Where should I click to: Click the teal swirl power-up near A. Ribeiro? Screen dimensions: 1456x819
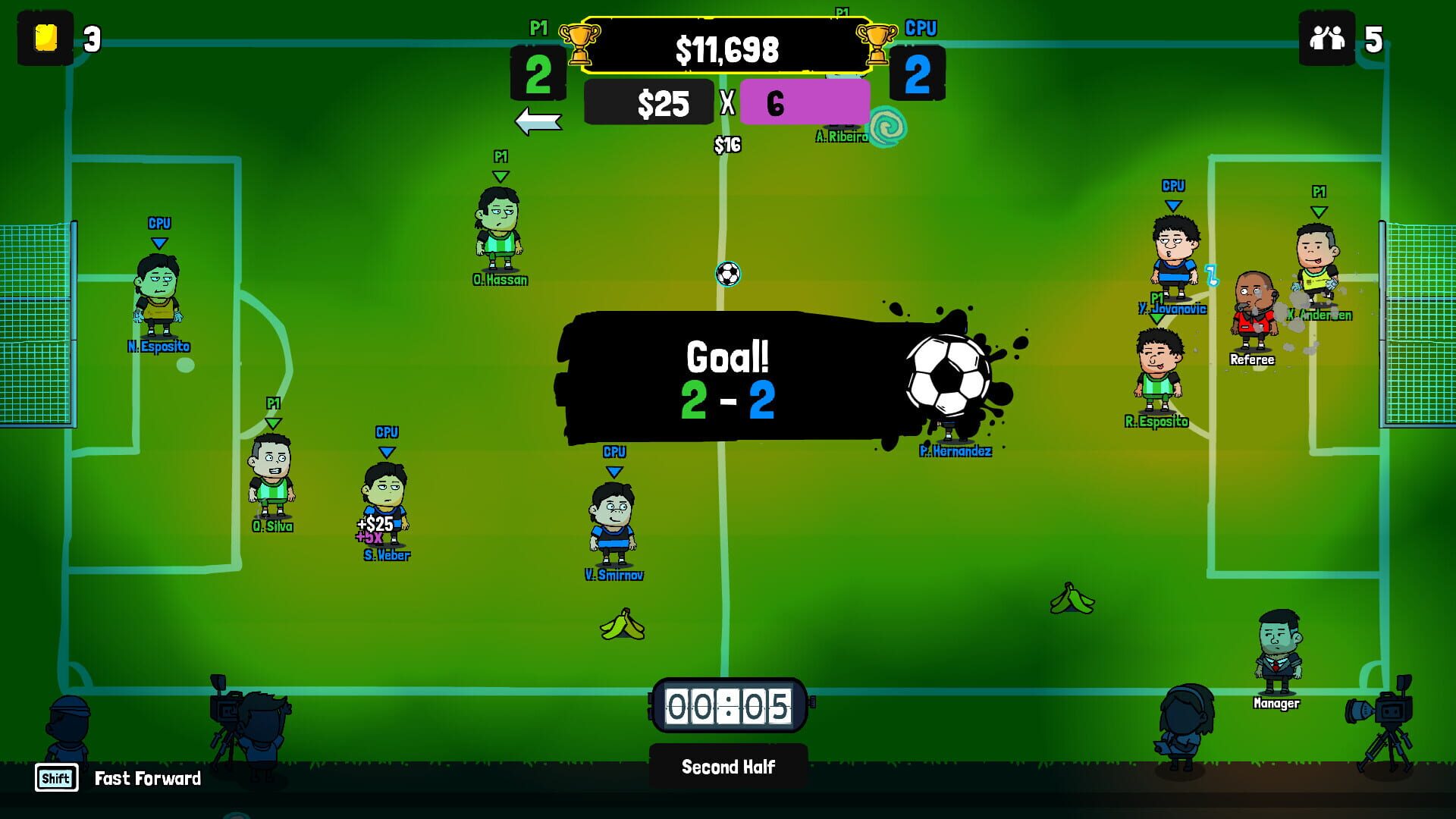tap(887, 125)
